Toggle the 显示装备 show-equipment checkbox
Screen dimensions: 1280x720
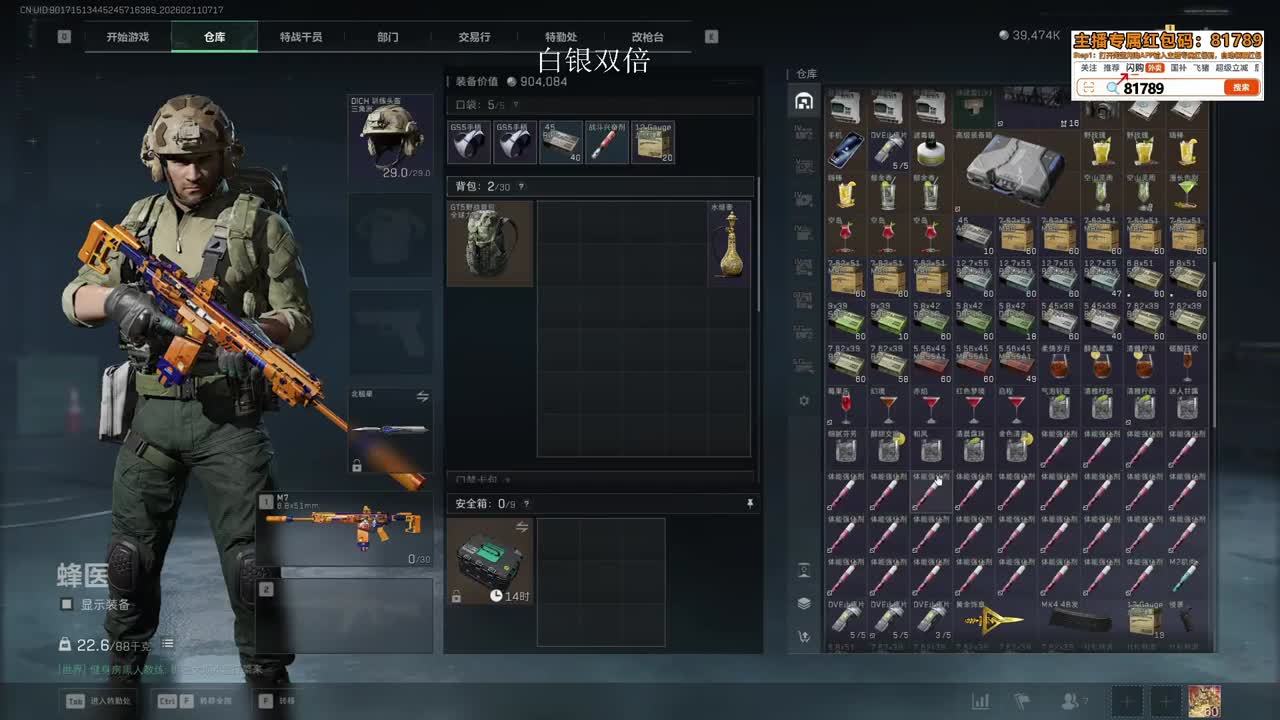pyautogui.click(x=67, y=604)
